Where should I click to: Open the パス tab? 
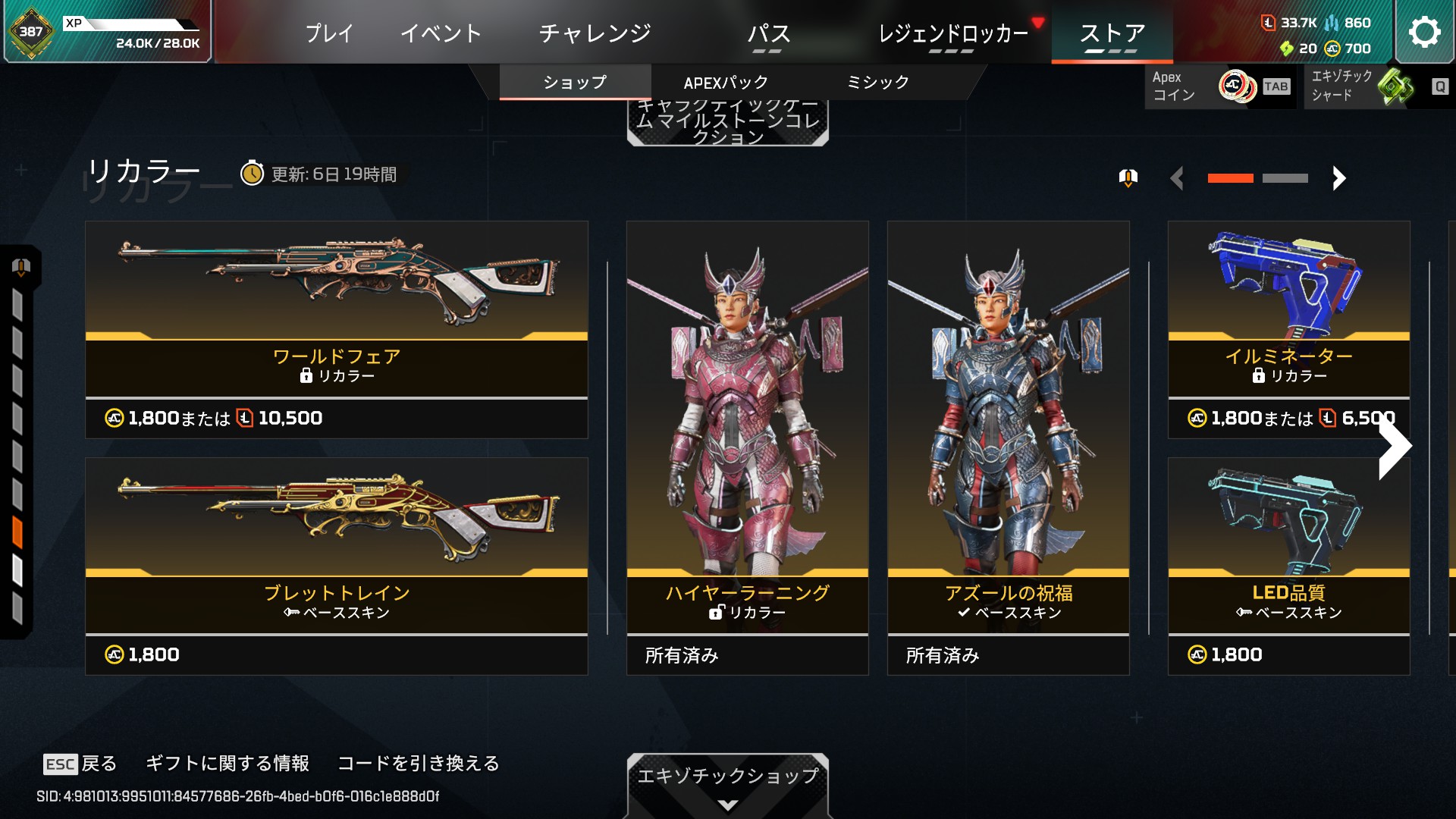[768, 34]
